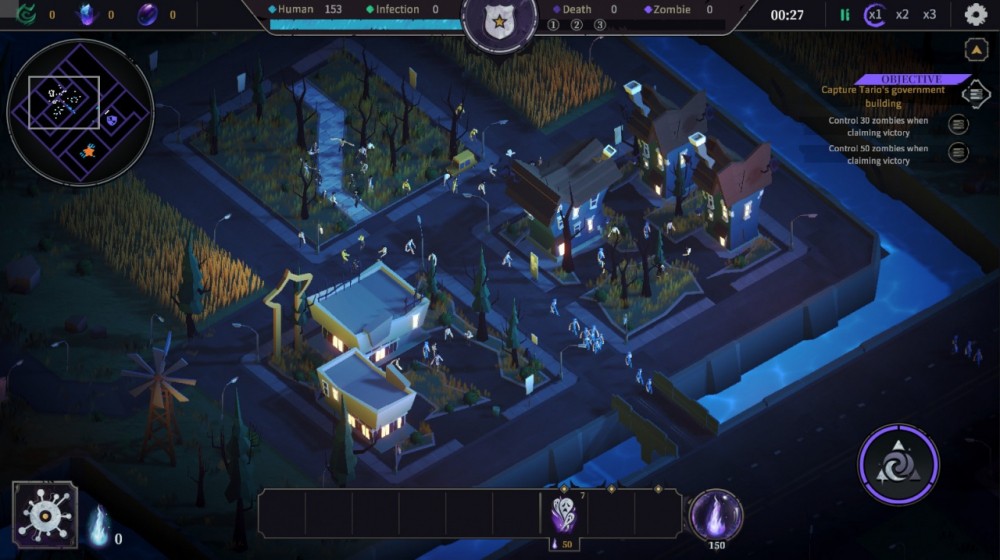The width and height of the screenshot is (1000, 560).
Task: Collapse the panel with the yellow arrow button
Action: pos(976,49)
